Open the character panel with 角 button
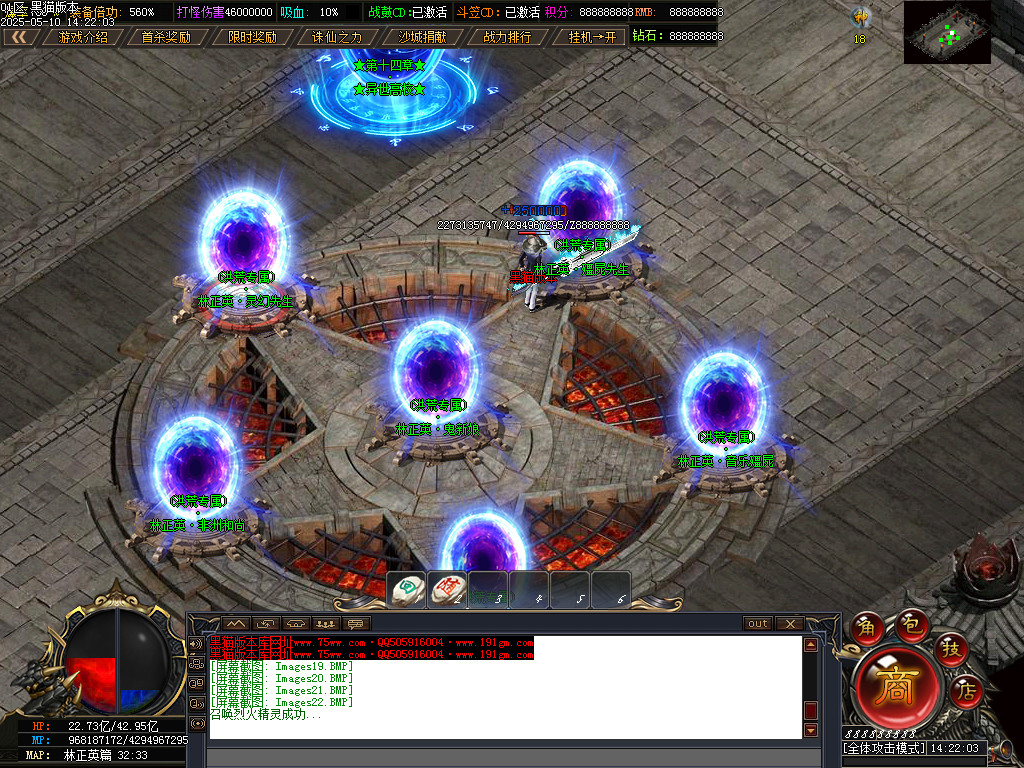This screenshot has height=768, width=1024. 867,627
